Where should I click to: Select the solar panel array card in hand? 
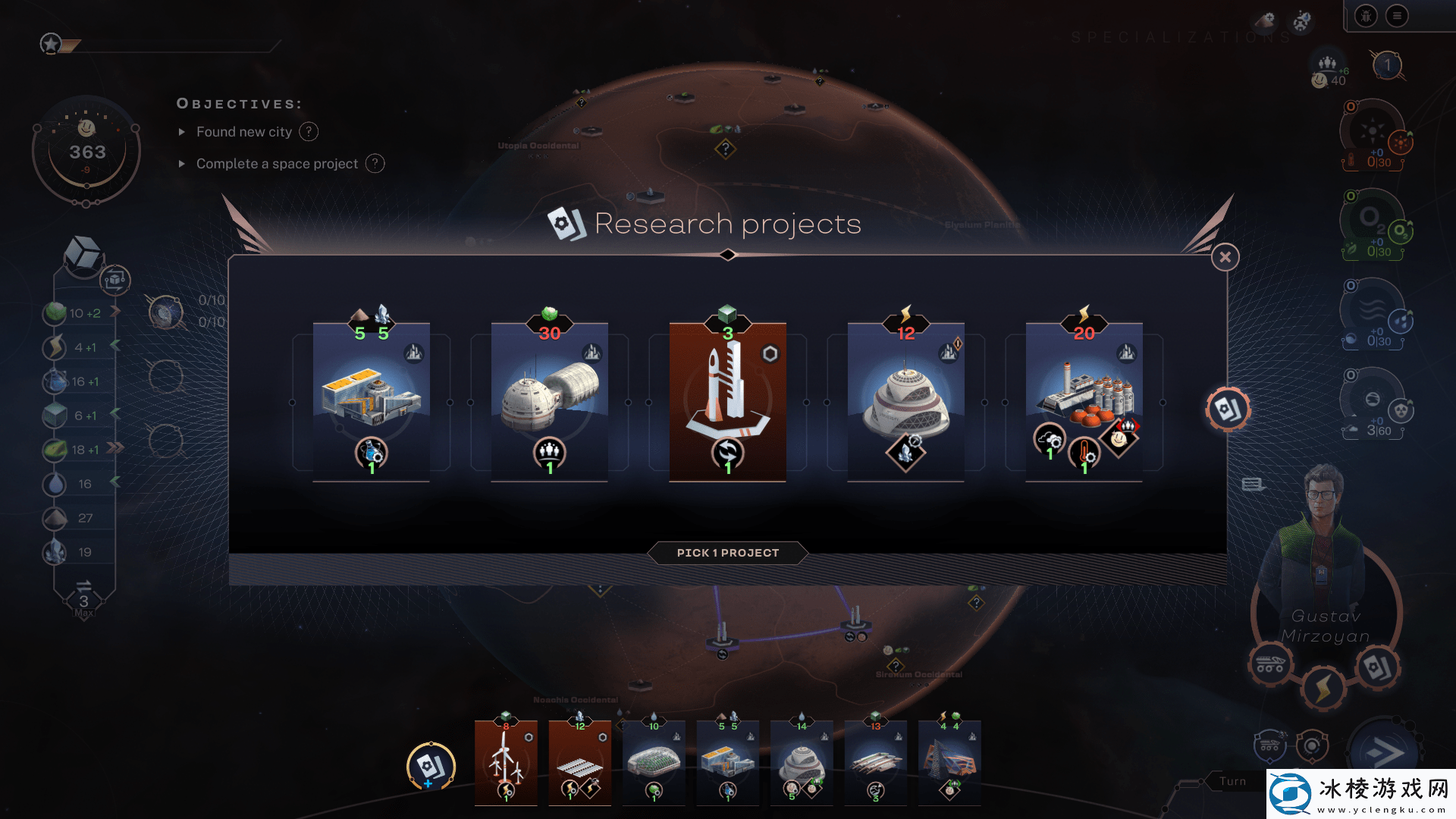pos(580,762)
